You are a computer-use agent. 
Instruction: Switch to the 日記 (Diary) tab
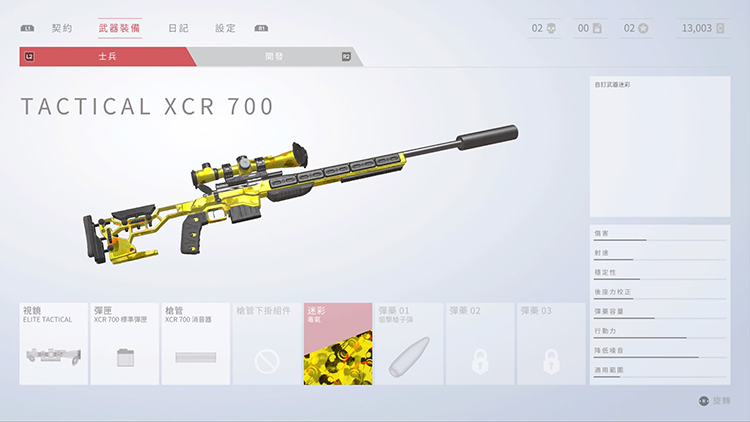pos(178,28)
